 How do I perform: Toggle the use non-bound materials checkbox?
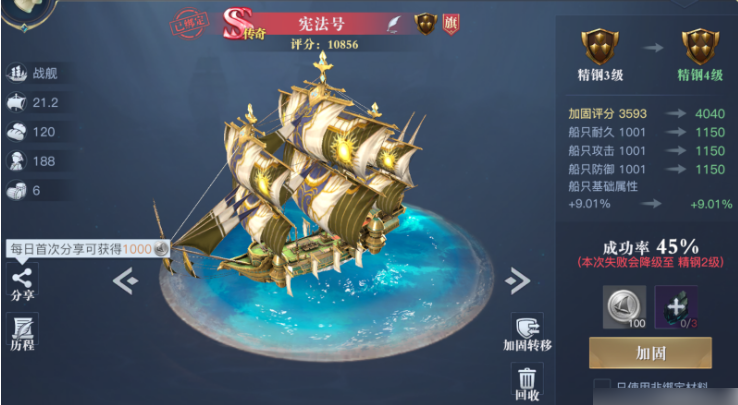[x=601, y=388]
